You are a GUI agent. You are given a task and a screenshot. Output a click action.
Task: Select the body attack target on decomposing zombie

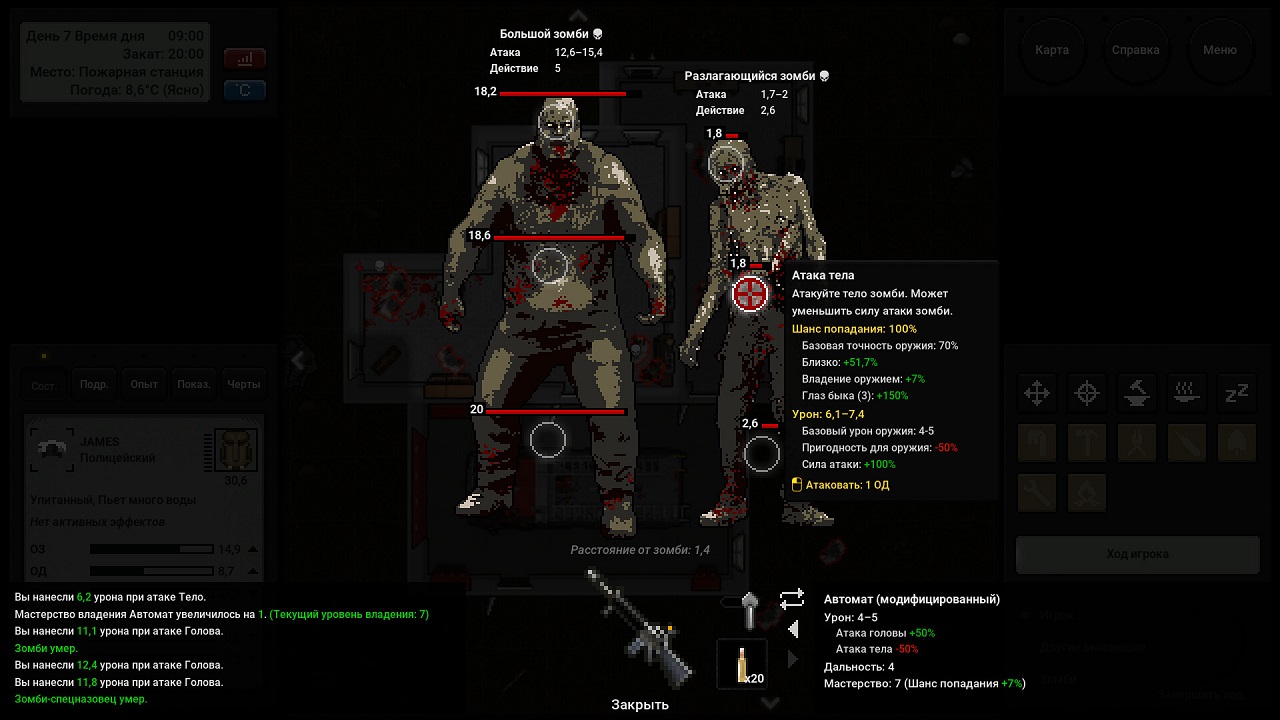[749, 293]
